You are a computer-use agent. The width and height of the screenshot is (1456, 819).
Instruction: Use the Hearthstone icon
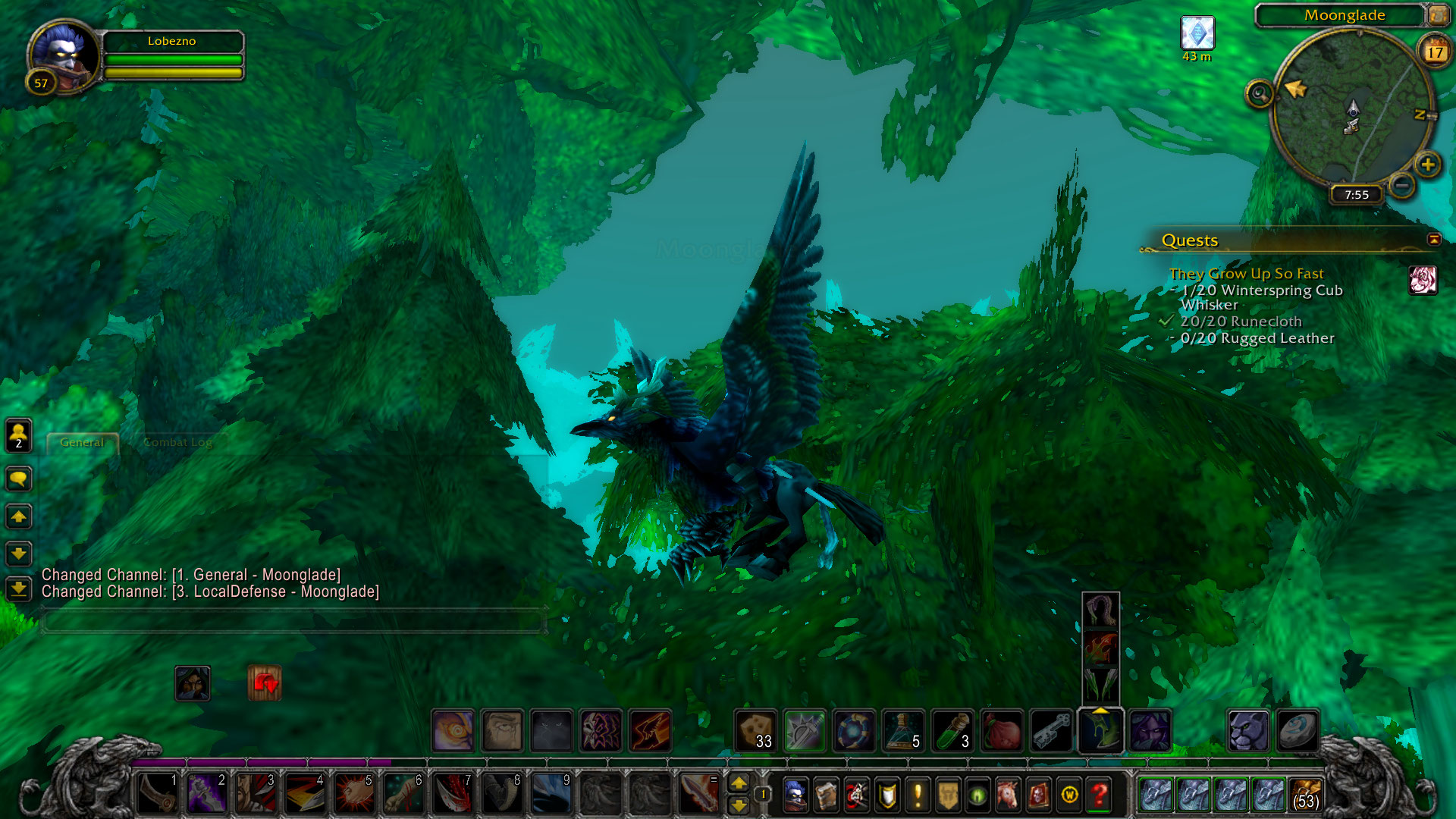(1298, 731)
